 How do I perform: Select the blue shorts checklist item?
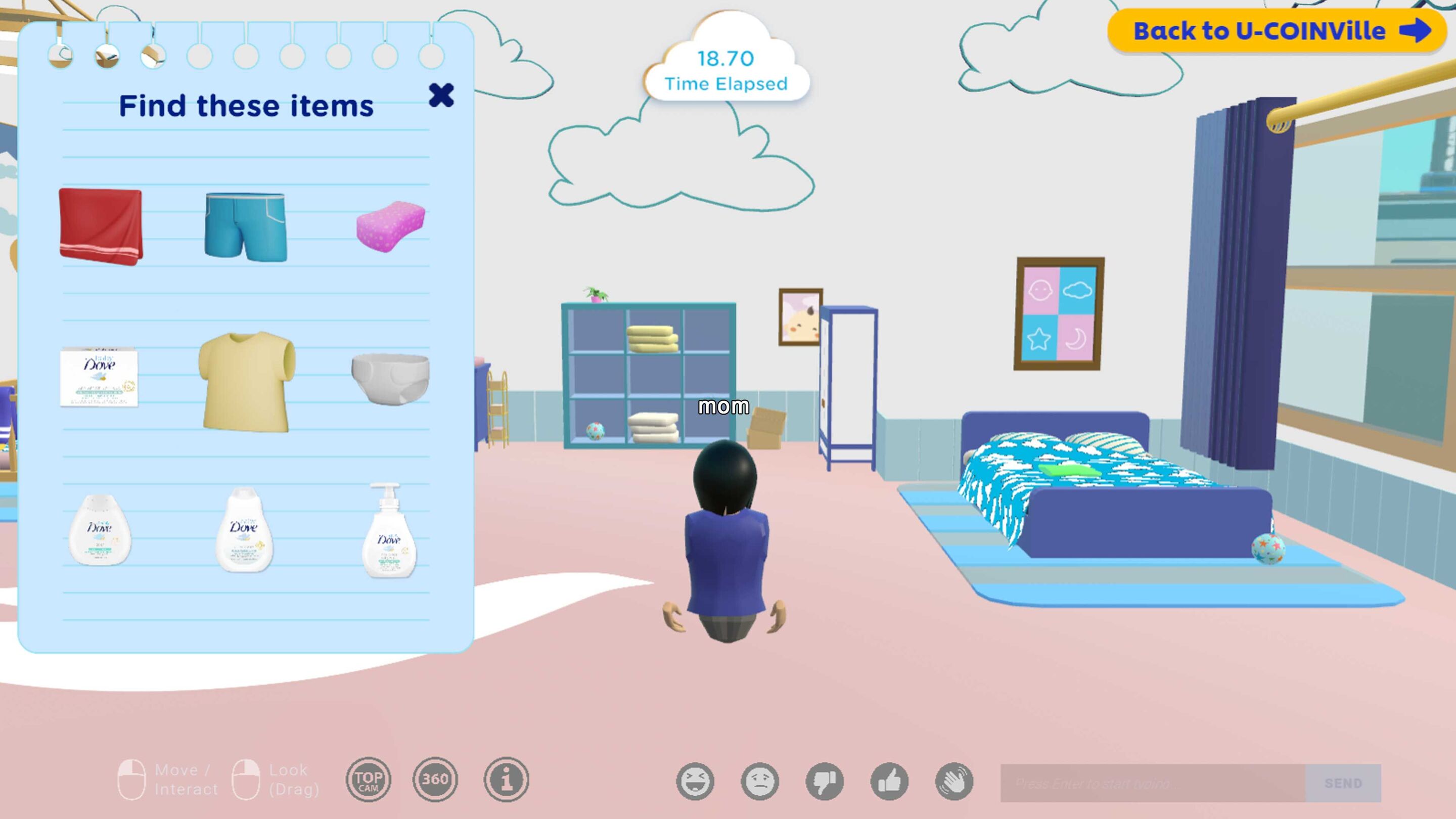point(245,226)
